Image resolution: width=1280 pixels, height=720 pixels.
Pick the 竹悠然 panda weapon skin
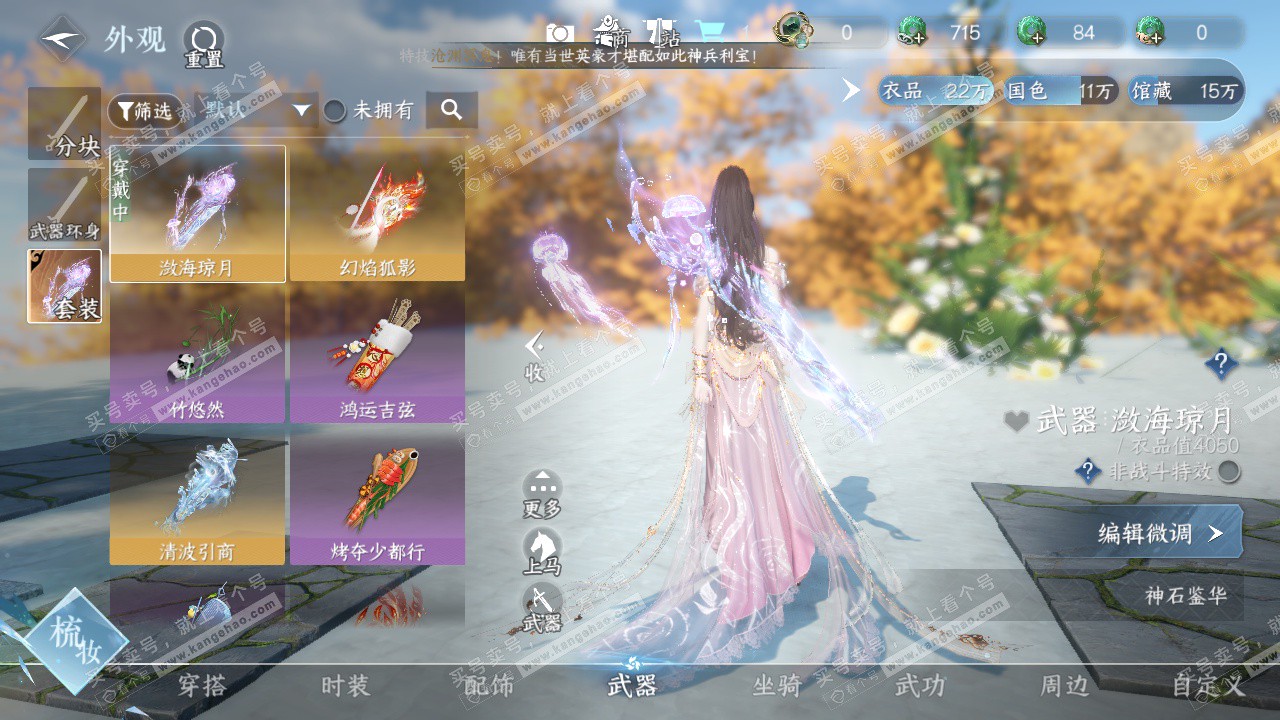click(197, 355)
